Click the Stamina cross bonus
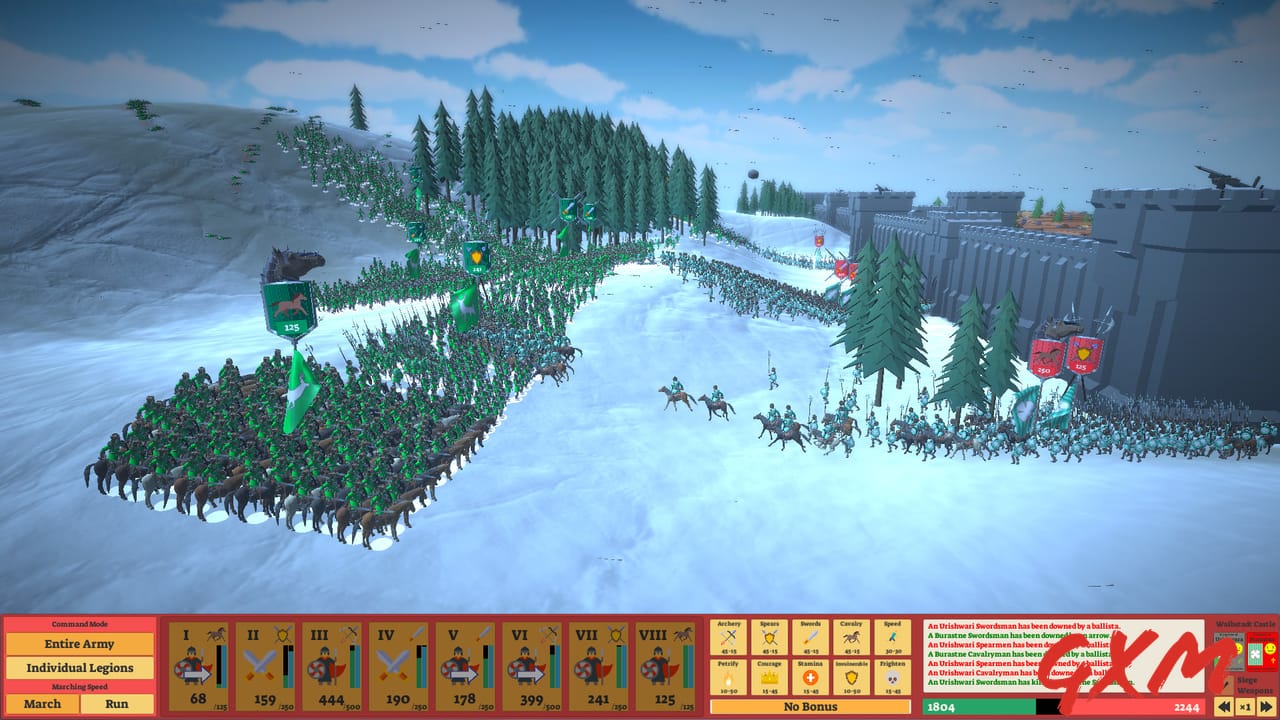Image resolution: width=1280 pixels, height=720 pixels. coord(810,677)
